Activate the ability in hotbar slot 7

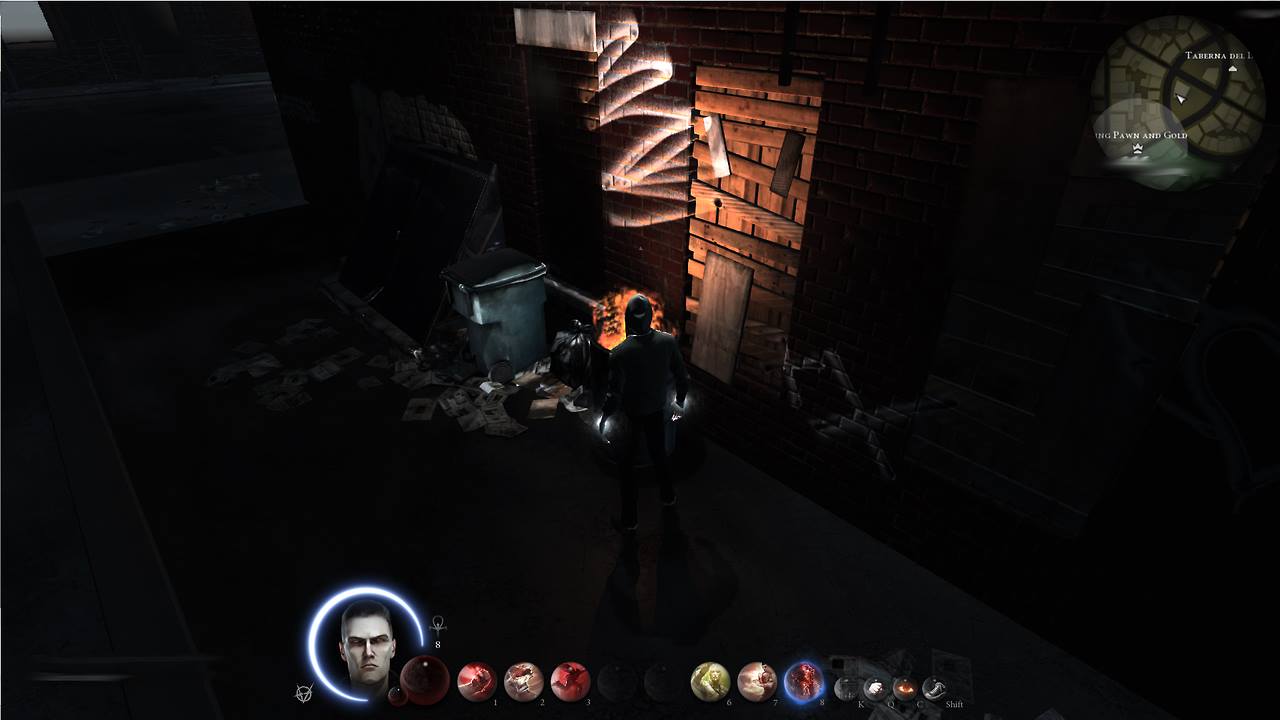(757, 681)
